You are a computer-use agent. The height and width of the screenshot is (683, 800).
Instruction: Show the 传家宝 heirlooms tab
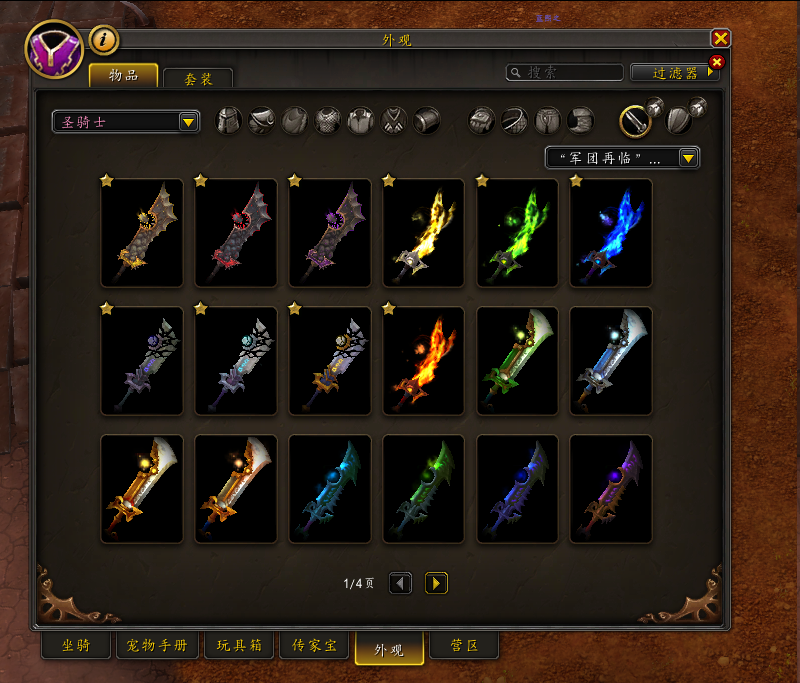[314, 646]
